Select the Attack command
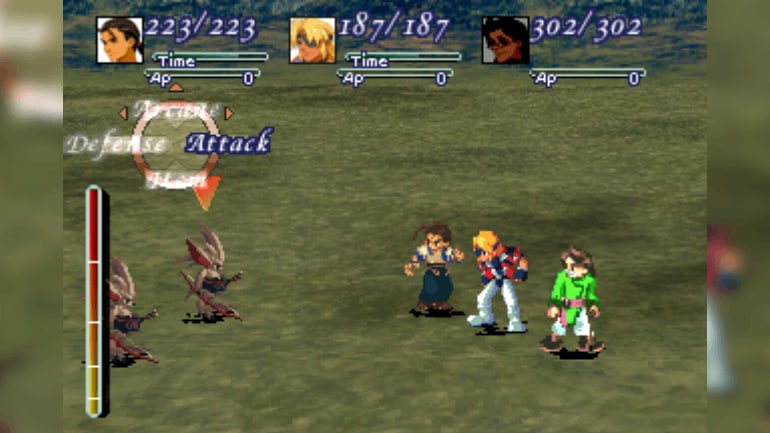The image size is (770, 433). click(x=228, y=142)
